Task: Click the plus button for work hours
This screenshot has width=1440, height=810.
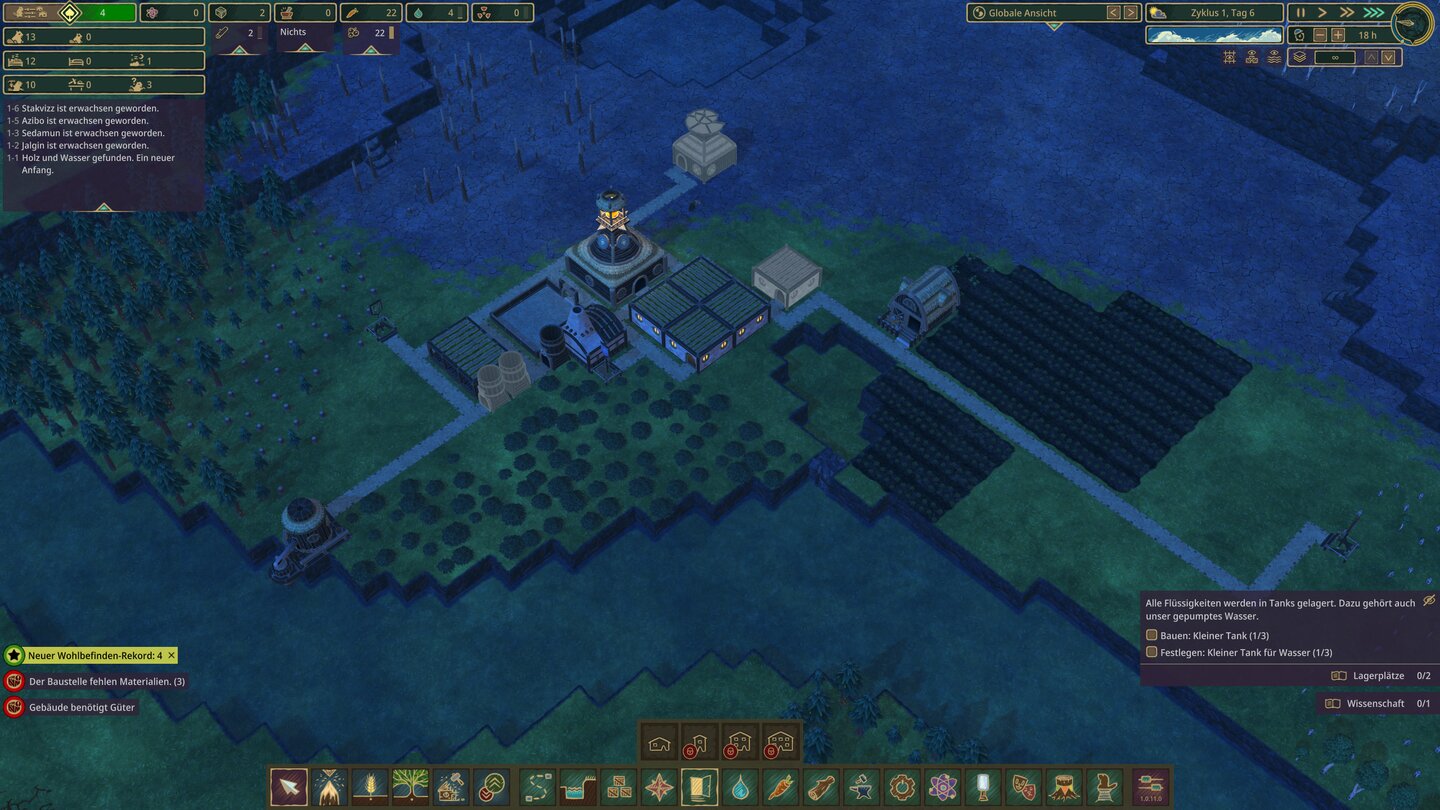Action: click(x=1338, y=35)
